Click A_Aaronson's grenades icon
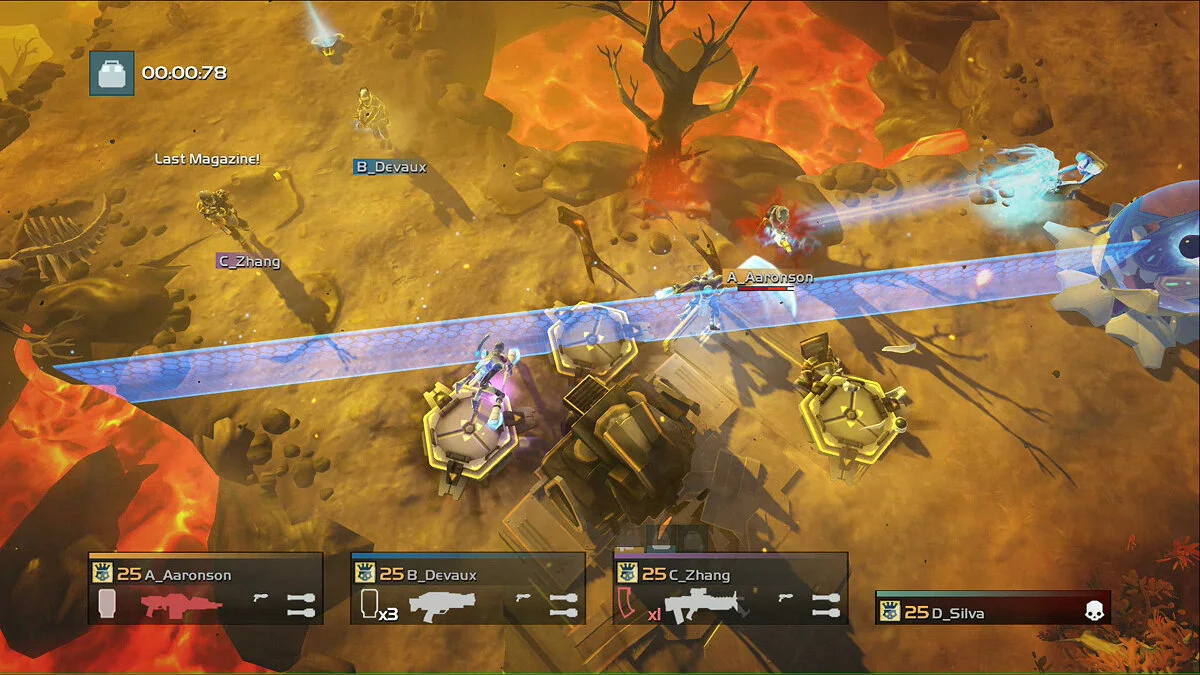This screenshot has width=1200, height=675. [x=301, y=604]
